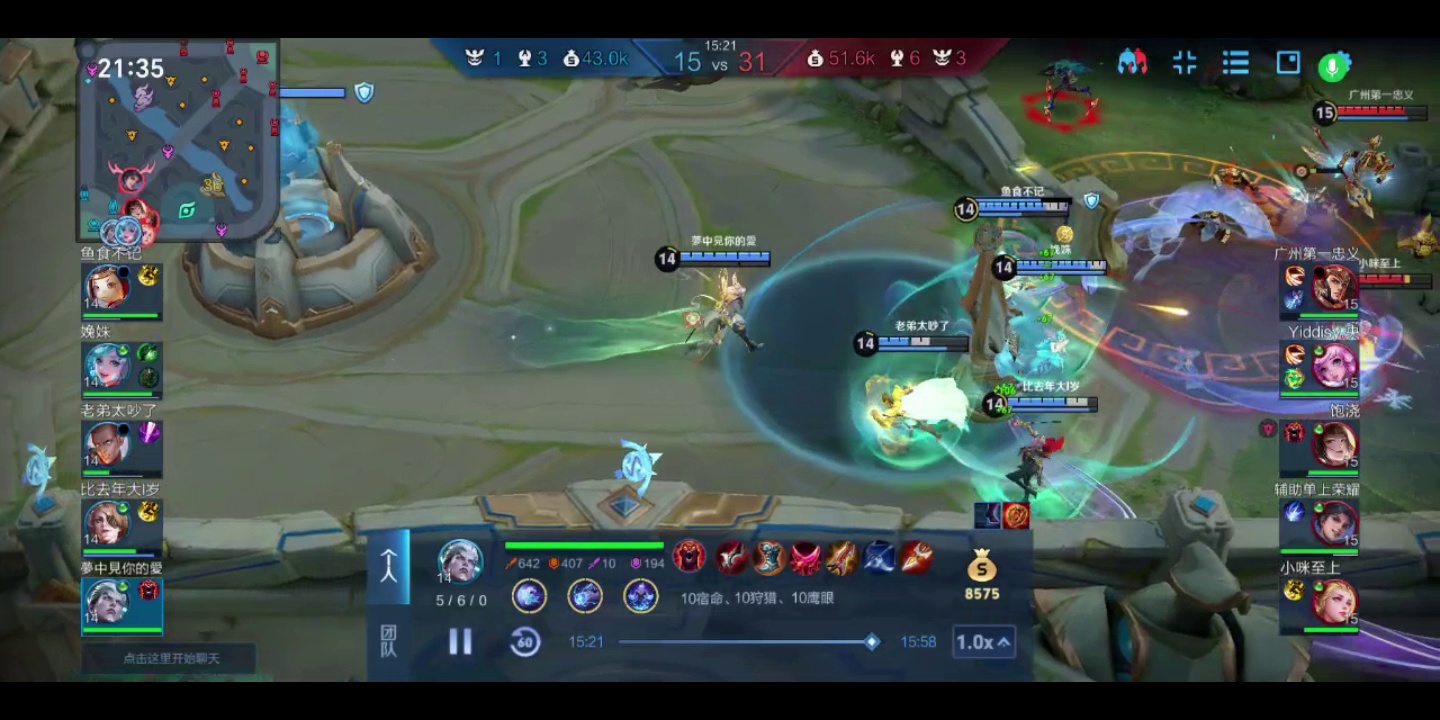
Task: View enemy player 广州第一忠义's portrait
Action: click(1334, 289)
